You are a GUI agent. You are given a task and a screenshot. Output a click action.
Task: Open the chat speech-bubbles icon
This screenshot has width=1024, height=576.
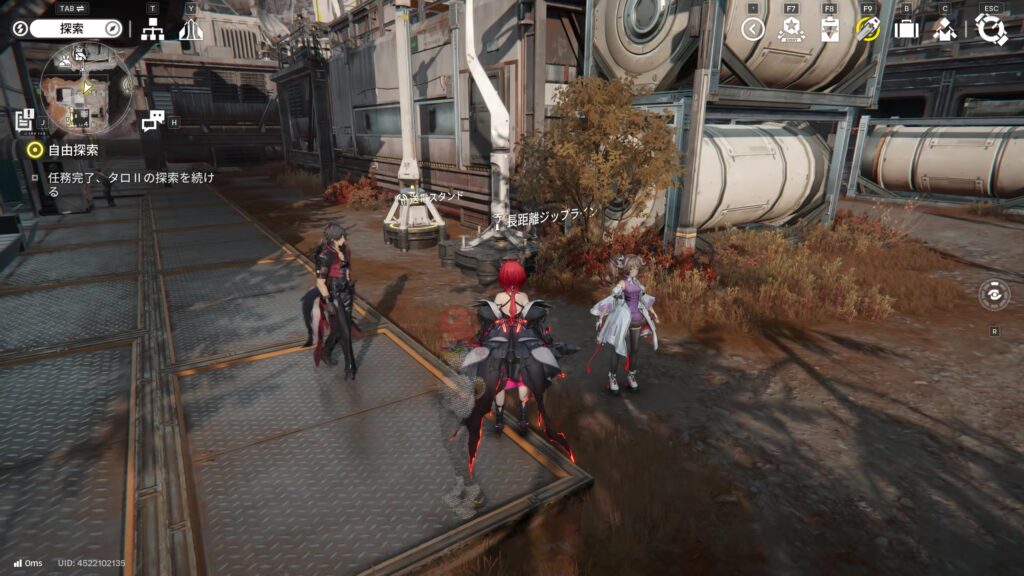point(152,121)
